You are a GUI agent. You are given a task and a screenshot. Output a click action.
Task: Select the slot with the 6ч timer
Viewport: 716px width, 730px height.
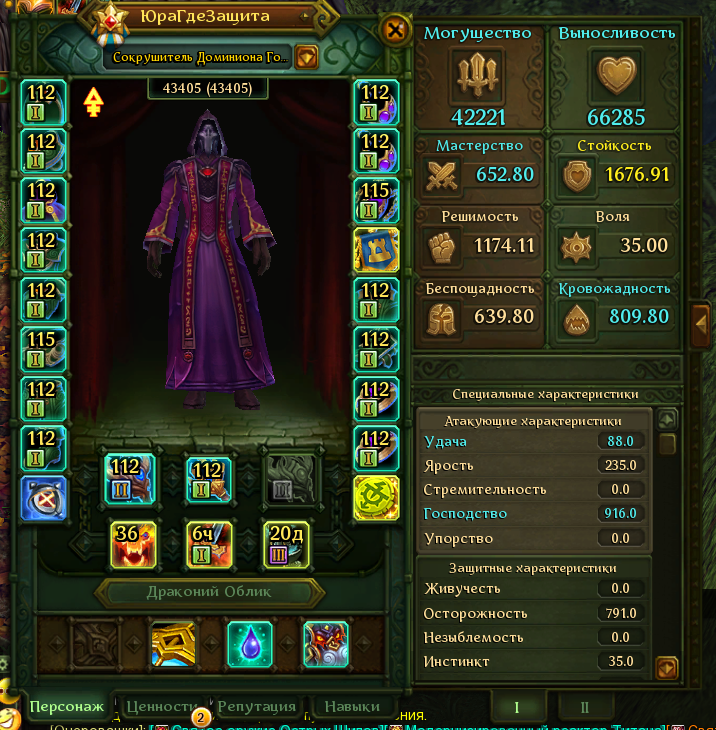(210, 545)
